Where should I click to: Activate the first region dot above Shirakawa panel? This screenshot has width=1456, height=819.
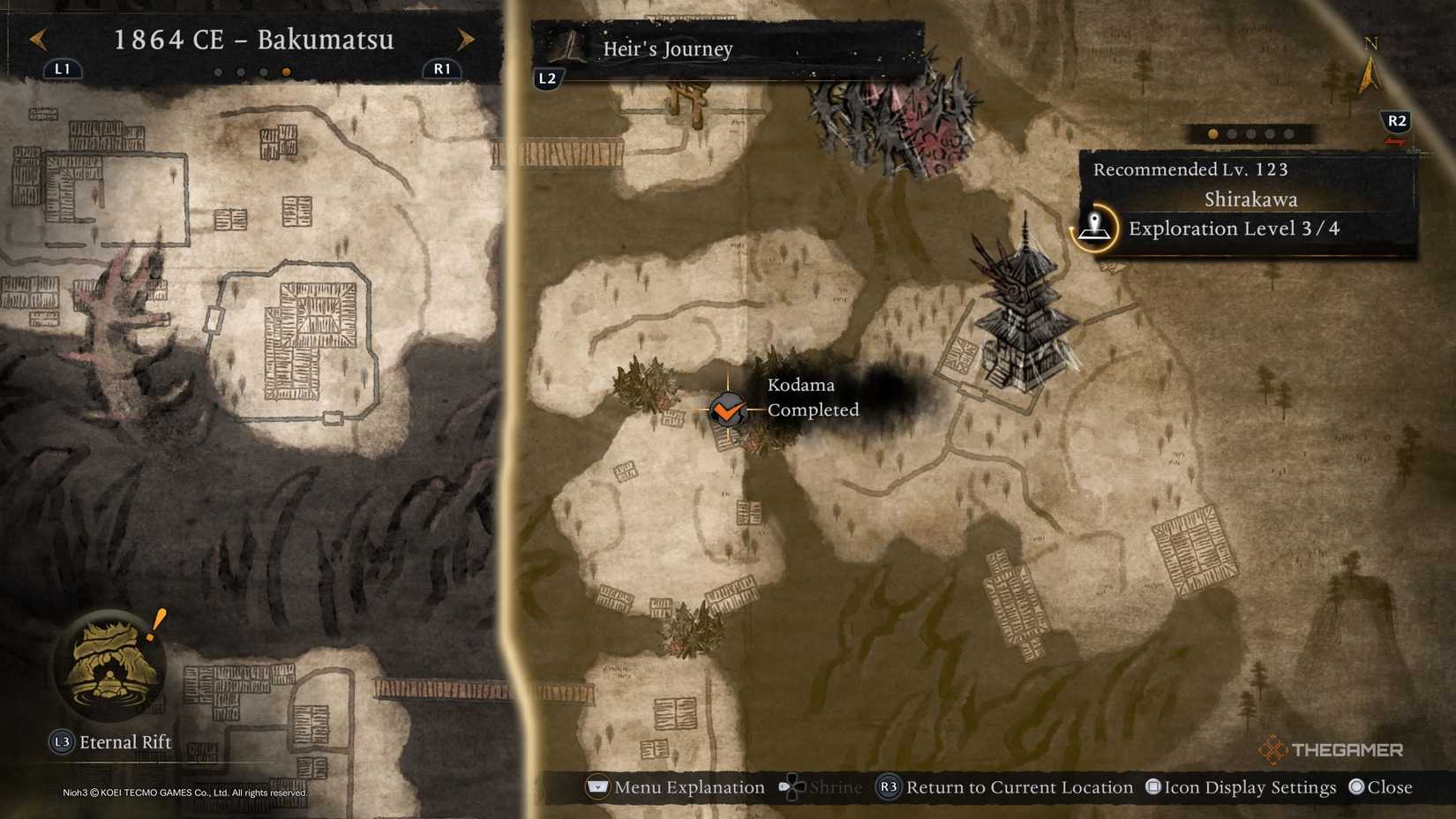tap(1212, 133)
